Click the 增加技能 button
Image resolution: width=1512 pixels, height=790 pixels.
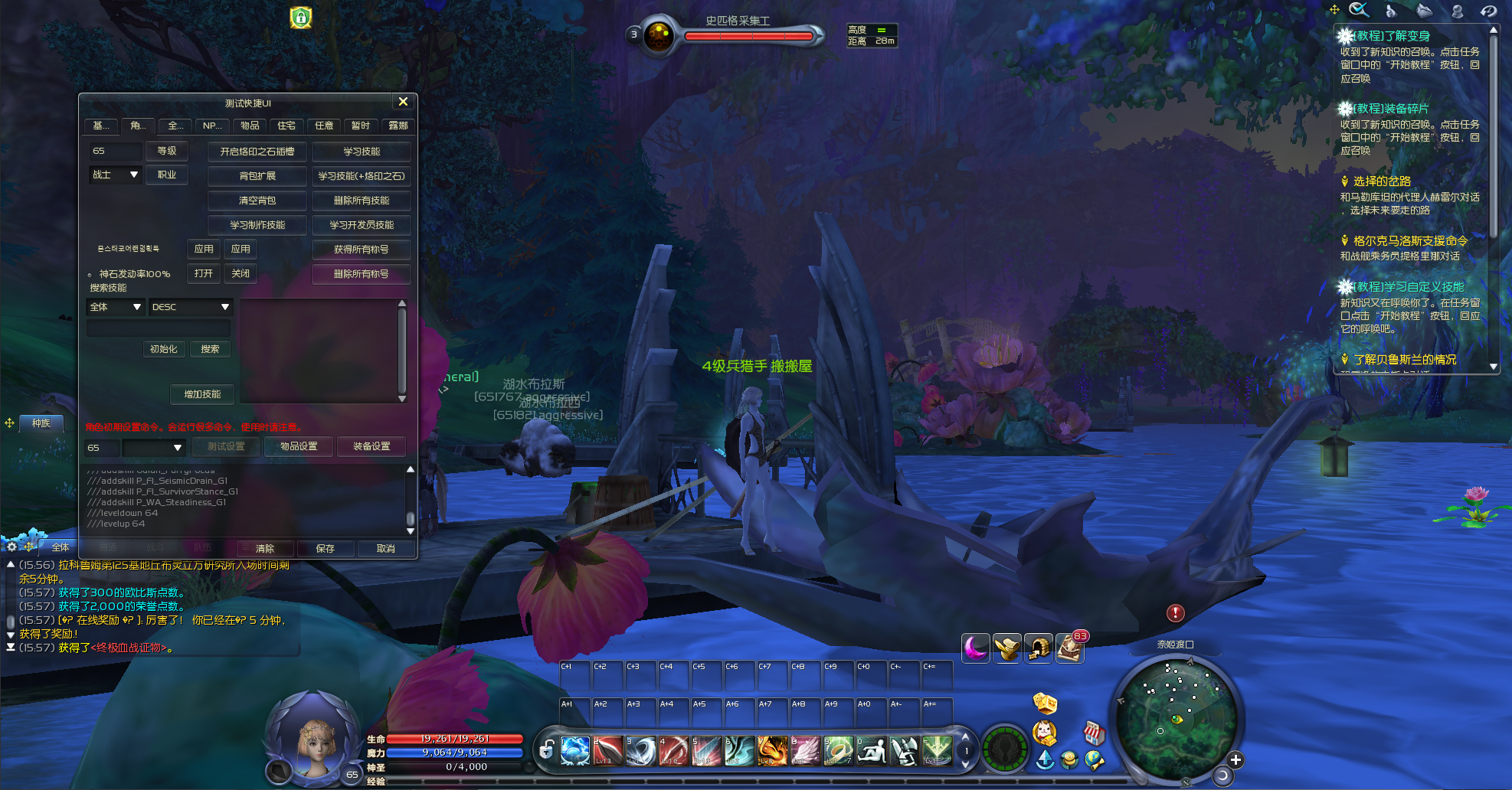[202, 394]
